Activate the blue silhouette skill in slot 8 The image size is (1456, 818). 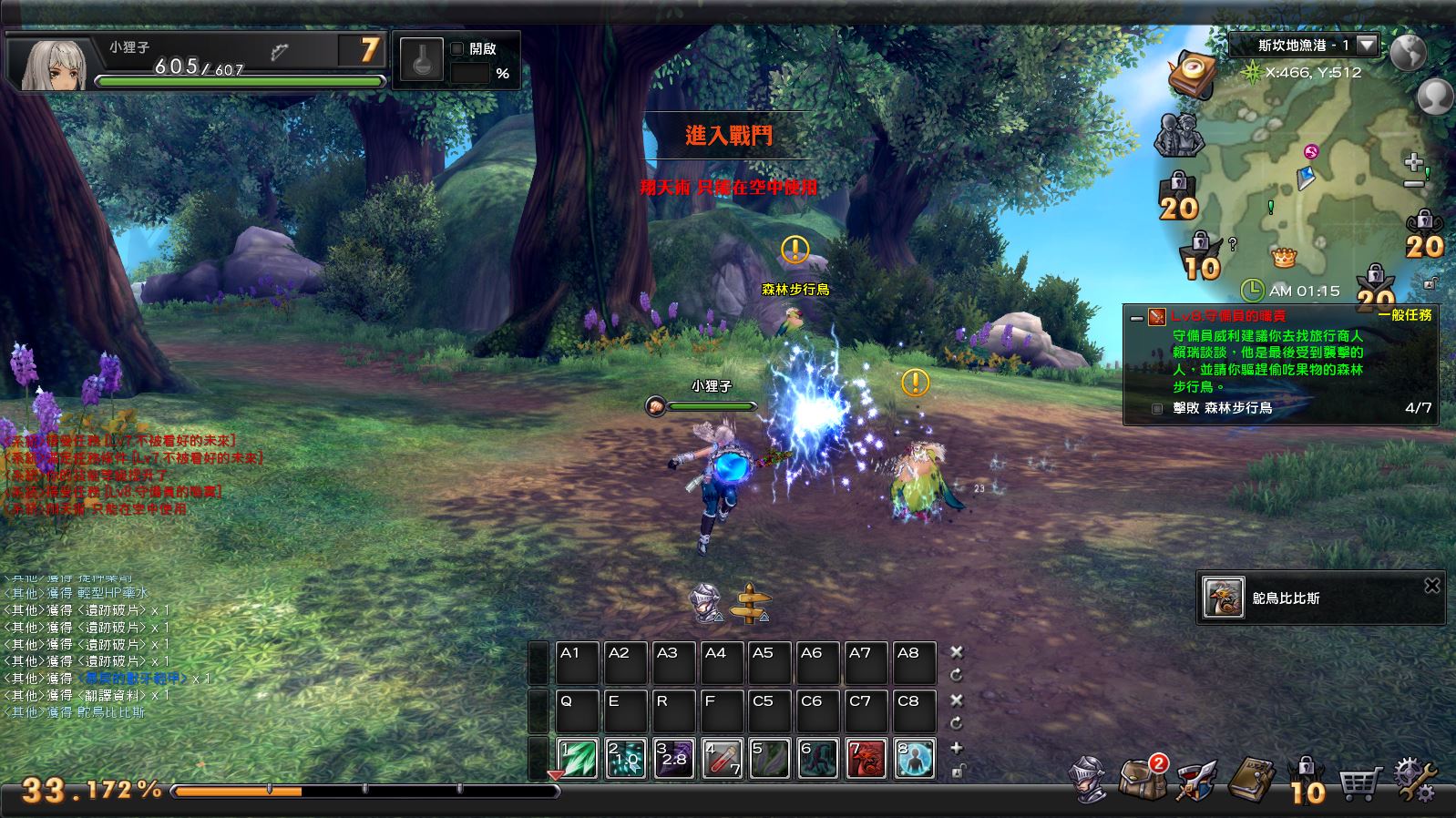click(x=914, y=760)
